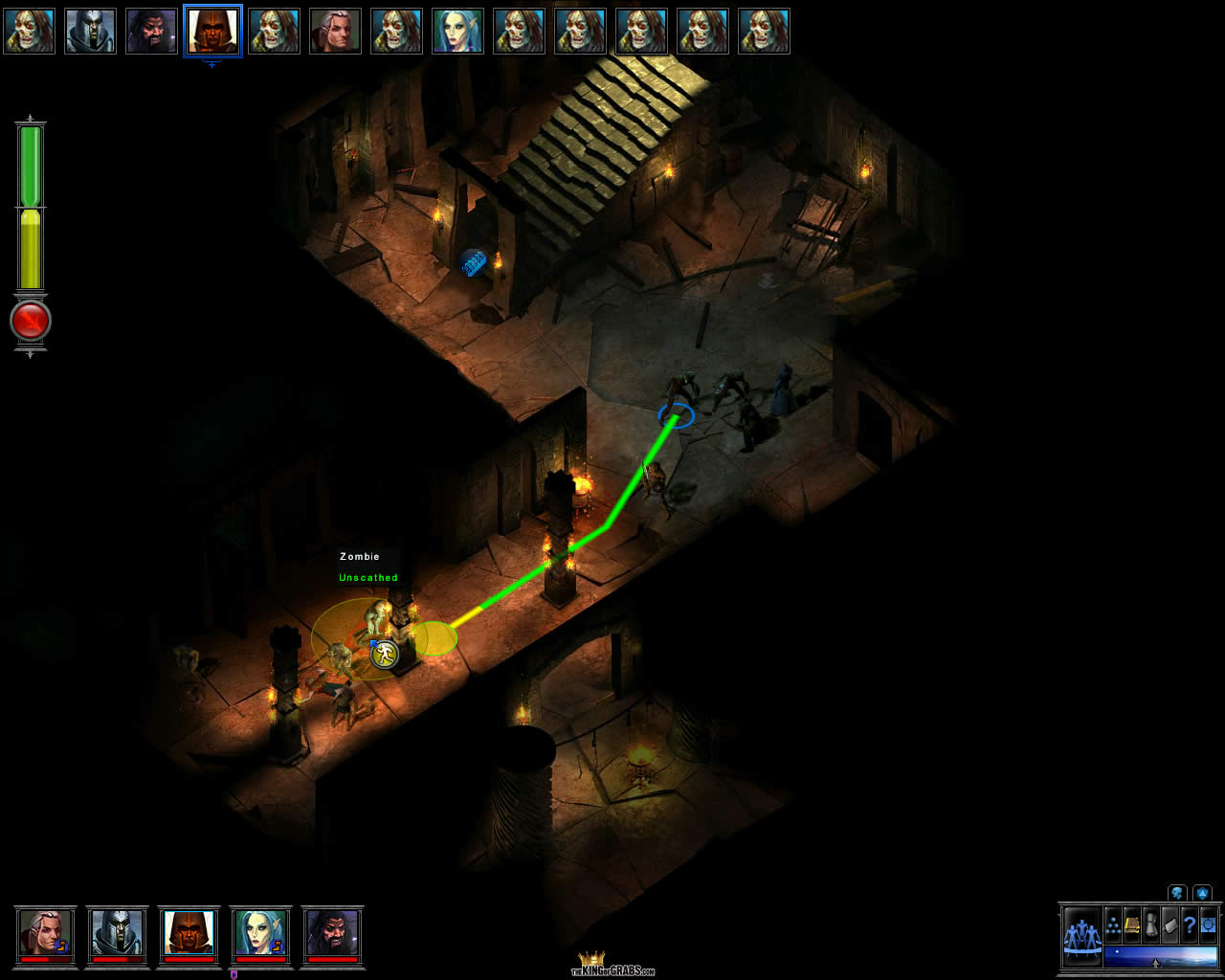Select the grey-haired elf party portrait
Image resolution: width=1225 pixels, height=980 pixels.
tap(45, 933)
